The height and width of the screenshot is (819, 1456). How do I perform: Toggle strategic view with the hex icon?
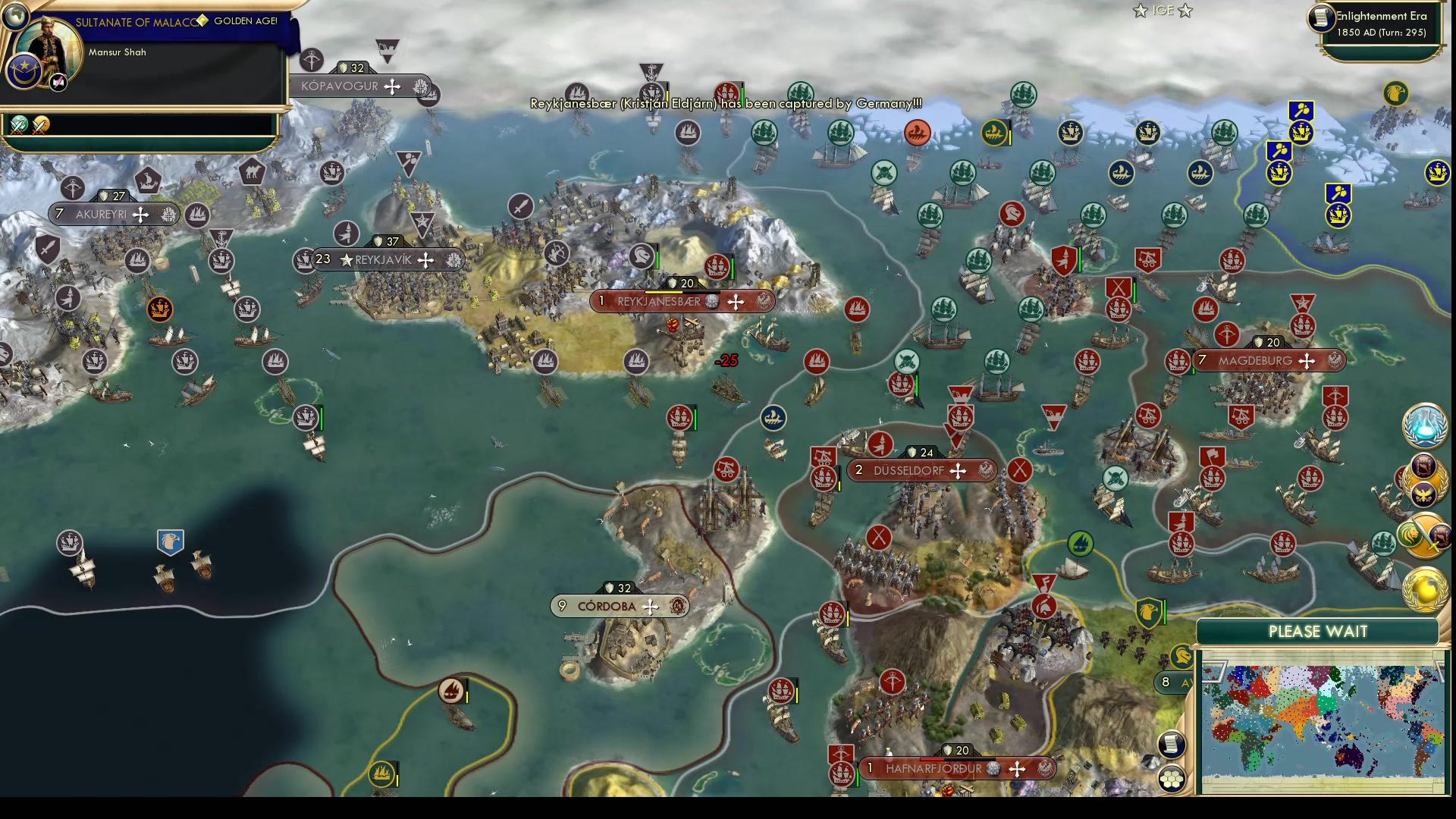(1172, 780)
